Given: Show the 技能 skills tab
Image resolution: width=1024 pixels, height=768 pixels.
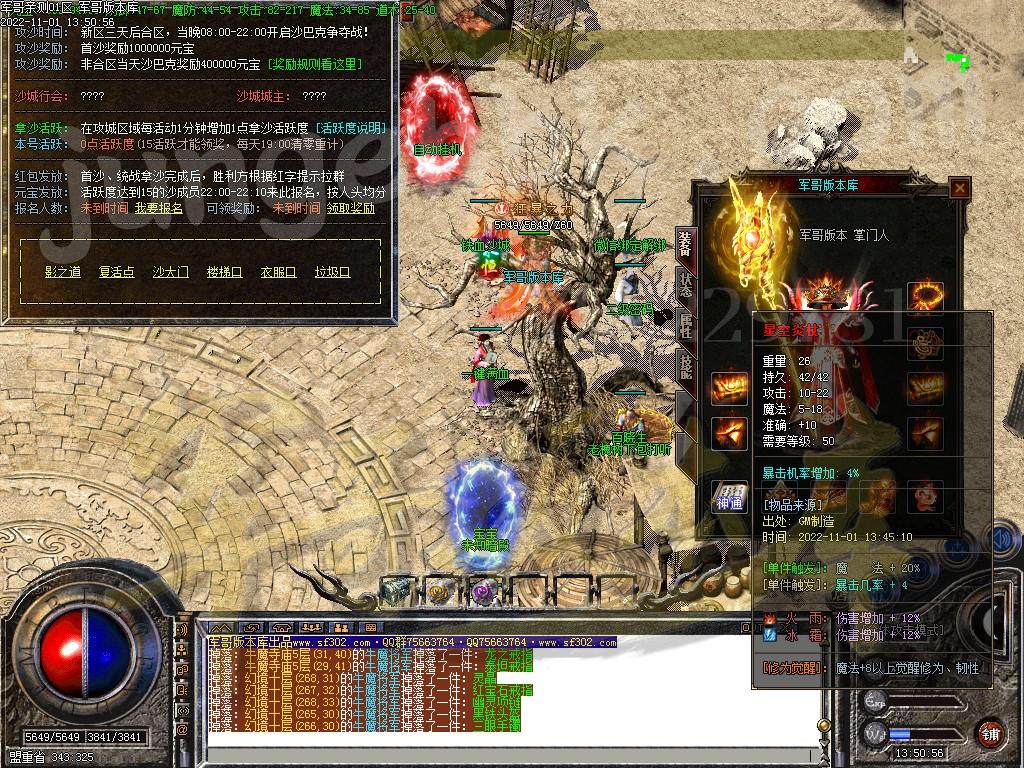Looking at the screenshot, I should (685, 367).
